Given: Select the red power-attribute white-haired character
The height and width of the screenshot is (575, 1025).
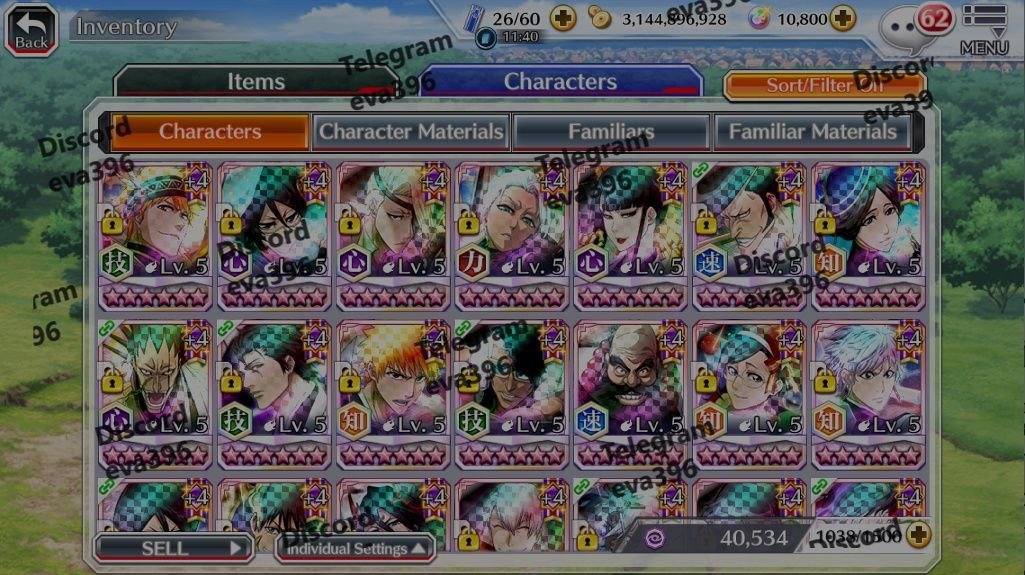Looking at the screenshot, I should (512, 235).
